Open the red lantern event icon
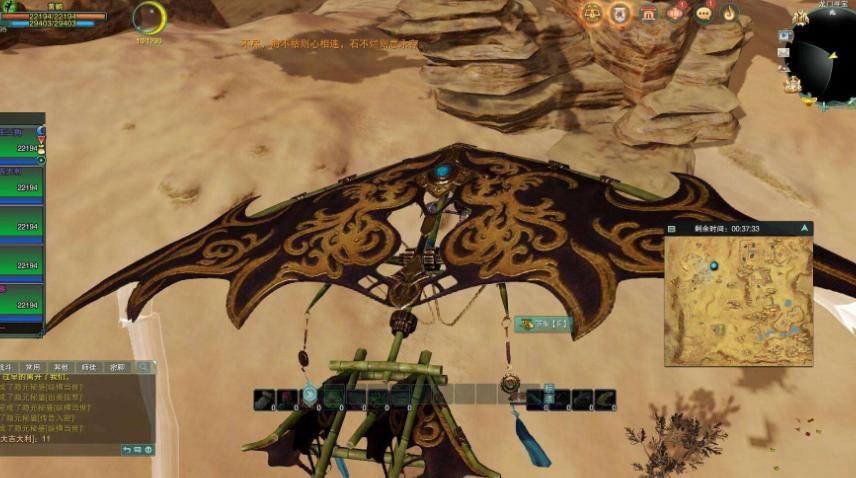Image resolution: width=856 pixels, height=478 pixels. point(676,14)
